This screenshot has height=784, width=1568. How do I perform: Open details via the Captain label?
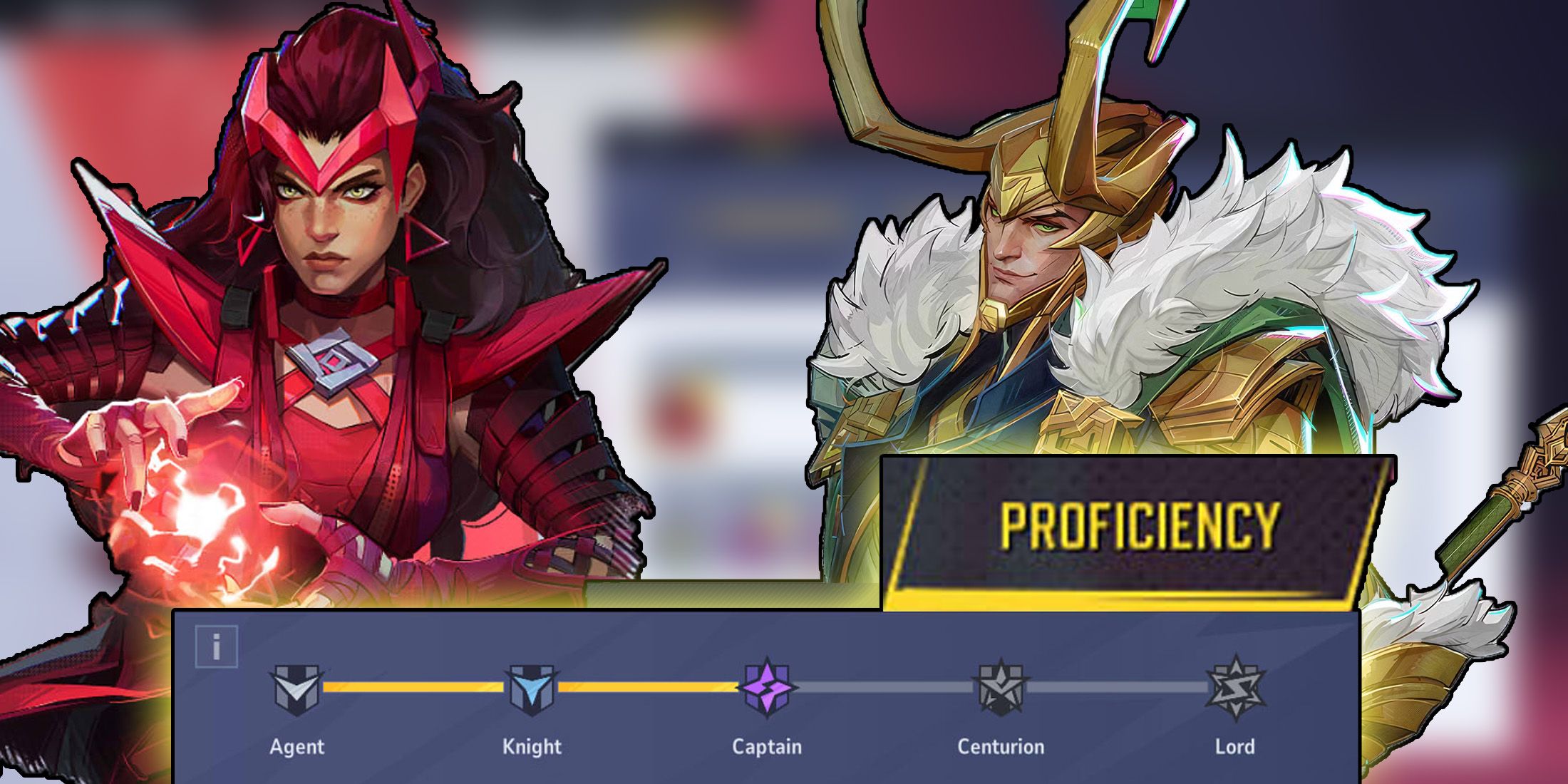tap(765, 748)
